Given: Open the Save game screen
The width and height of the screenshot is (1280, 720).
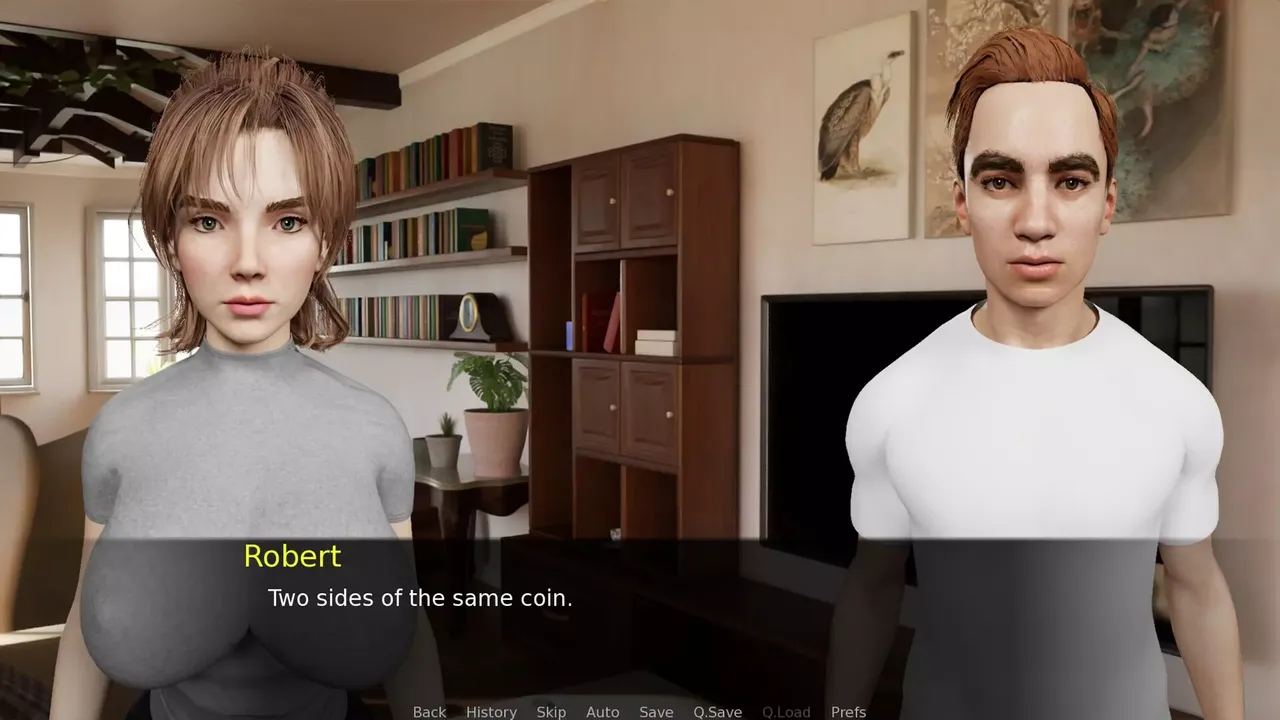Looking at the screenshot, I should tap(656, 712).
